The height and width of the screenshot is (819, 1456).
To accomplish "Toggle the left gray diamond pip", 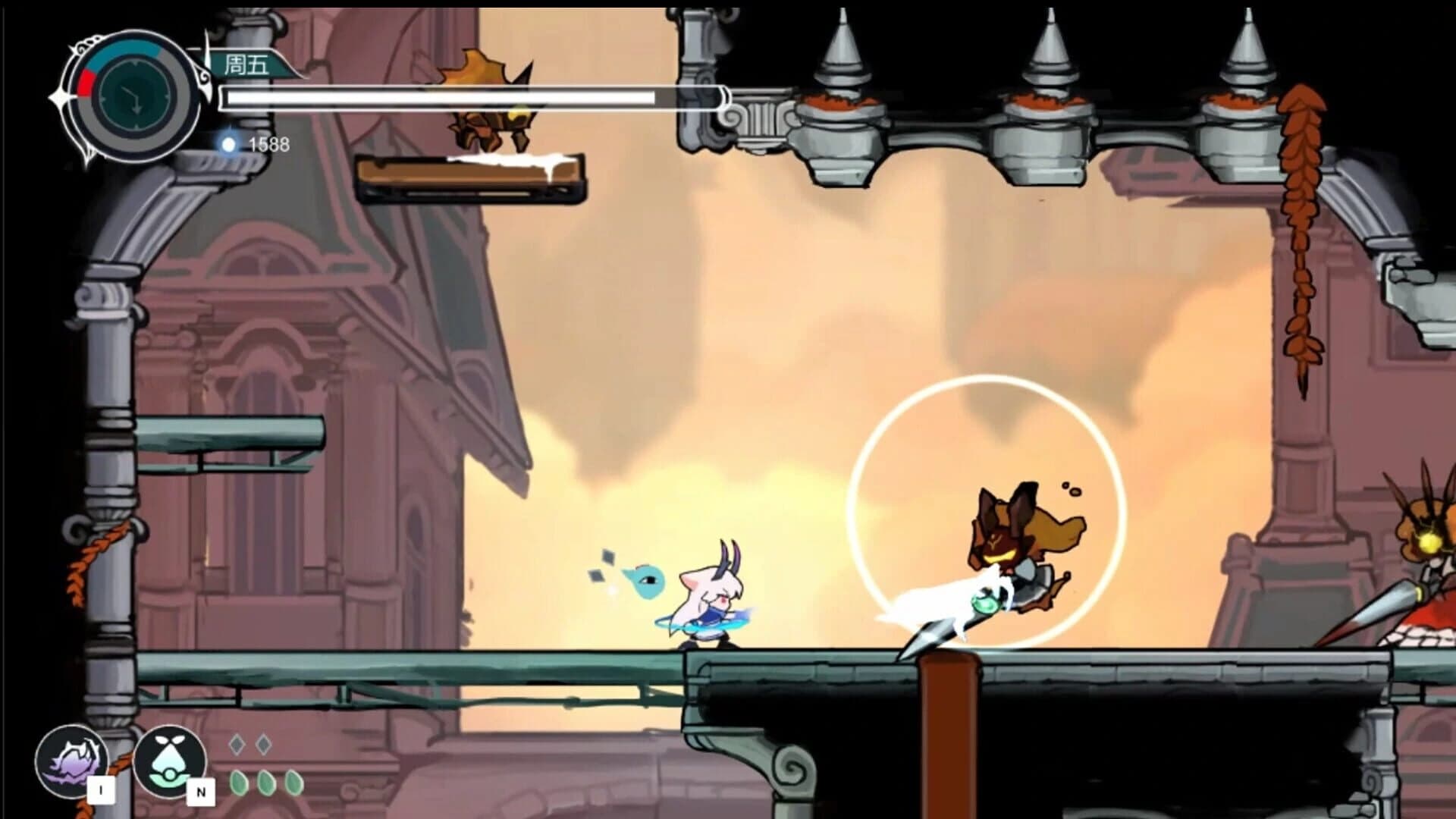I will click(x=237, y=744).
